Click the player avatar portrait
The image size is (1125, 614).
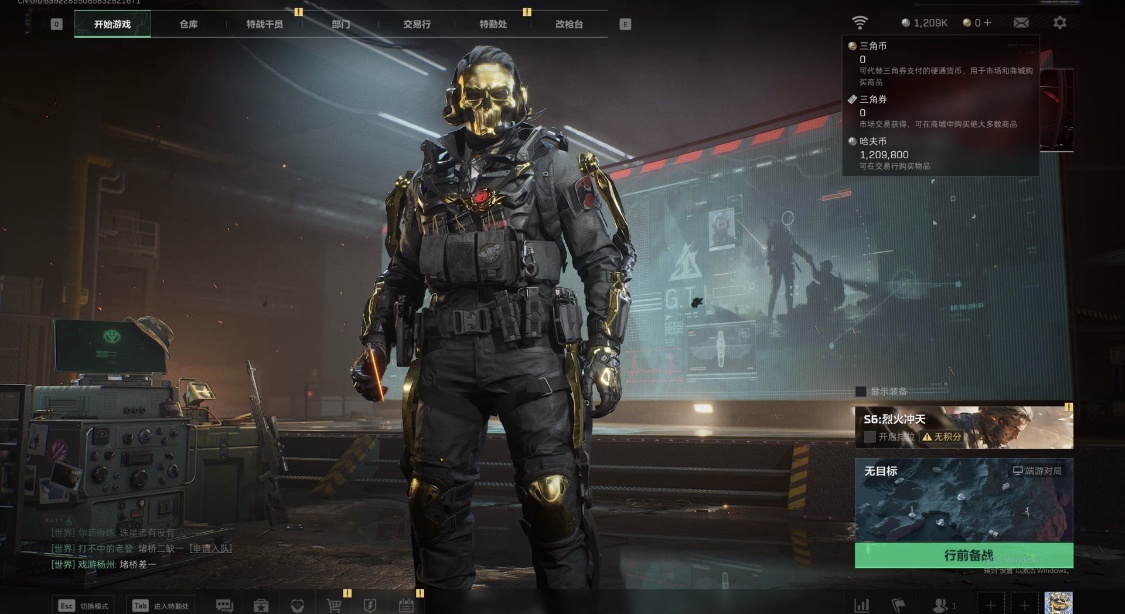(x=1058, y=603)
